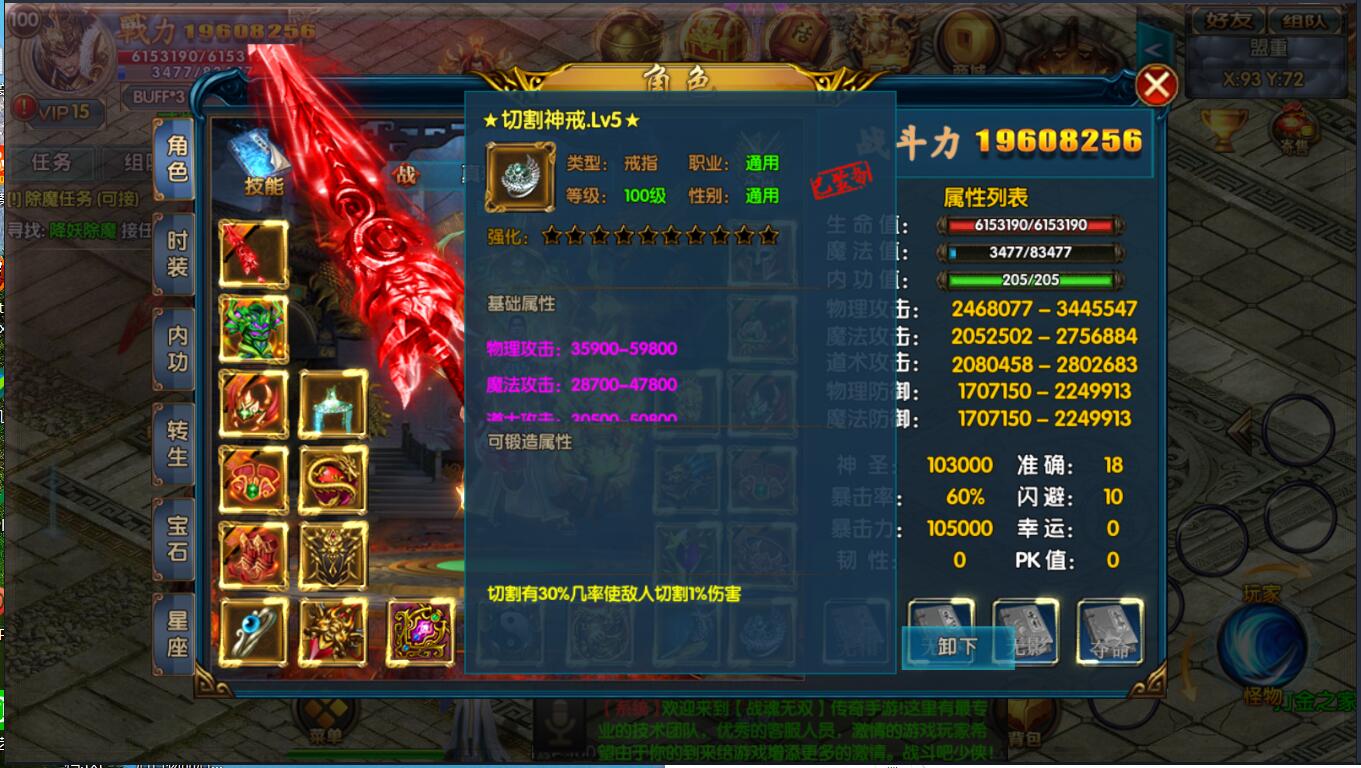Click the 切割神戒 ring item icon
This screenshot has width=1361, height=768.
(x=519, y=177)
